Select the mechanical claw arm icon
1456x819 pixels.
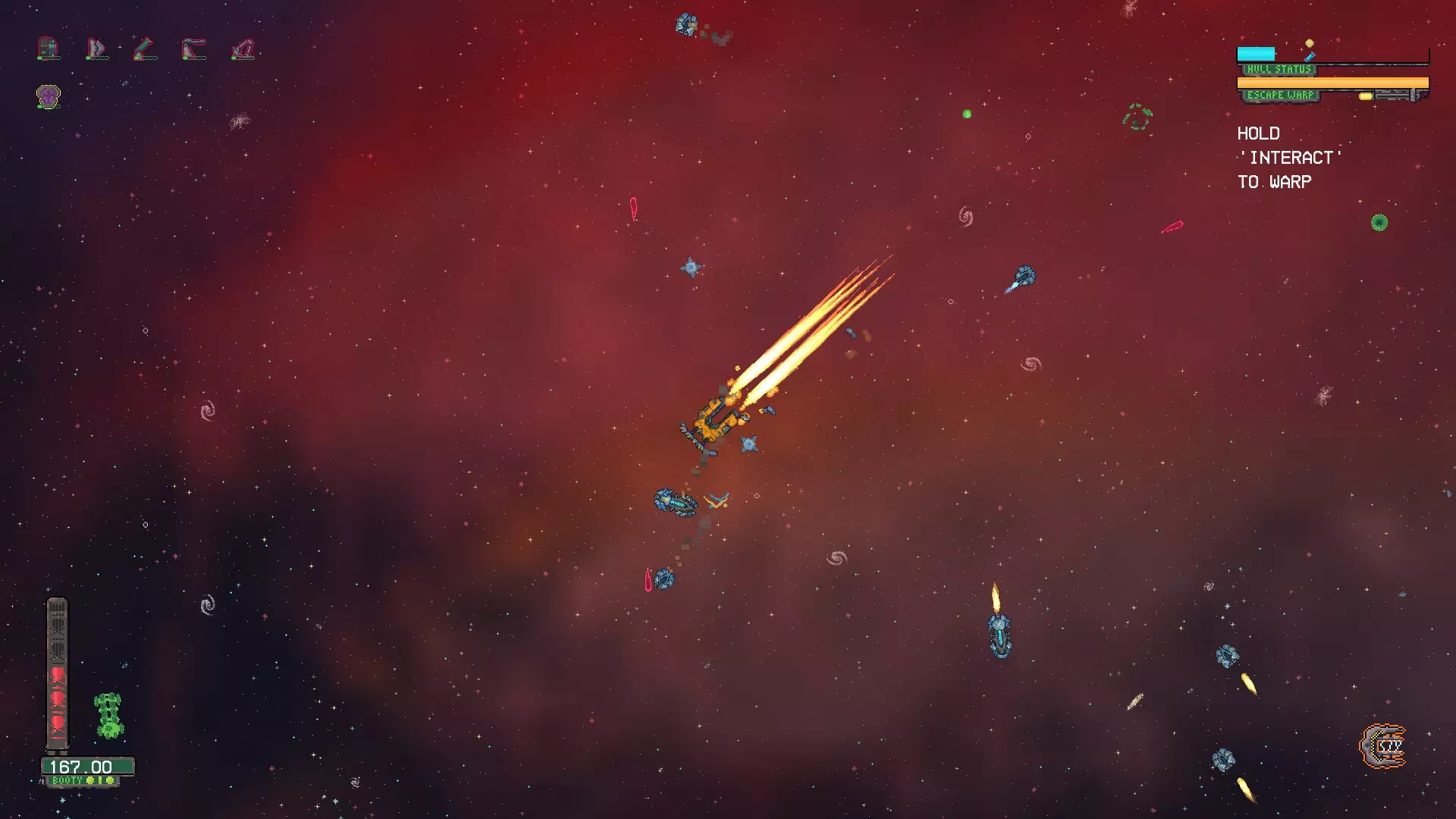click(x=243, y=48)
